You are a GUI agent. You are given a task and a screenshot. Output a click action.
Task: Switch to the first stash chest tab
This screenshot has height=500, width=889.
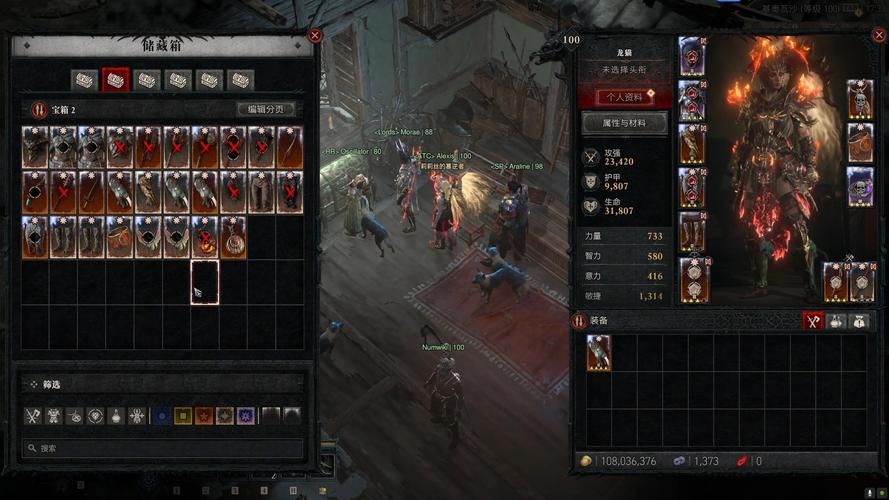click(87, 80)
